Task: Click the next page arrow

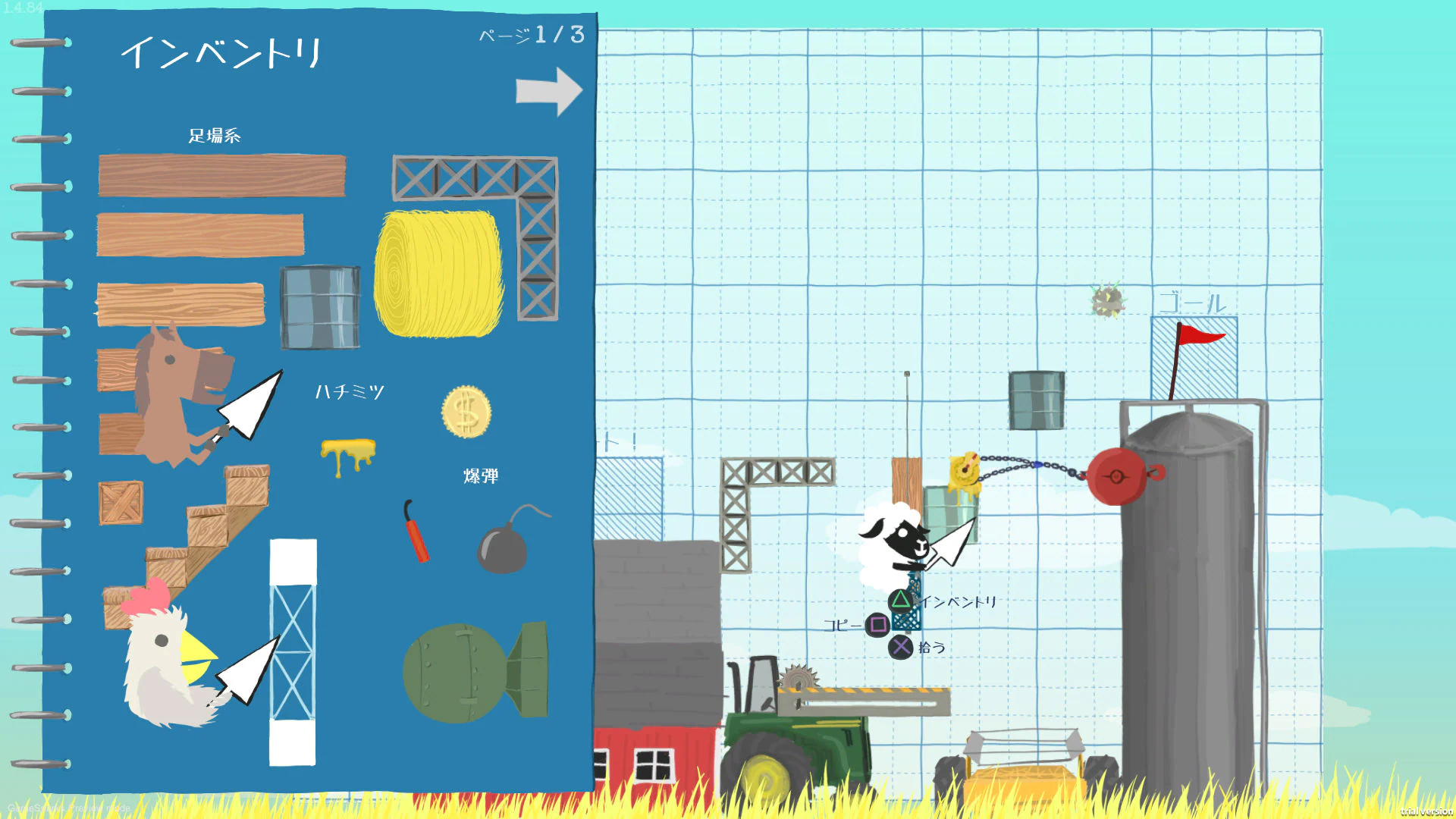Action: coord(550,89)
